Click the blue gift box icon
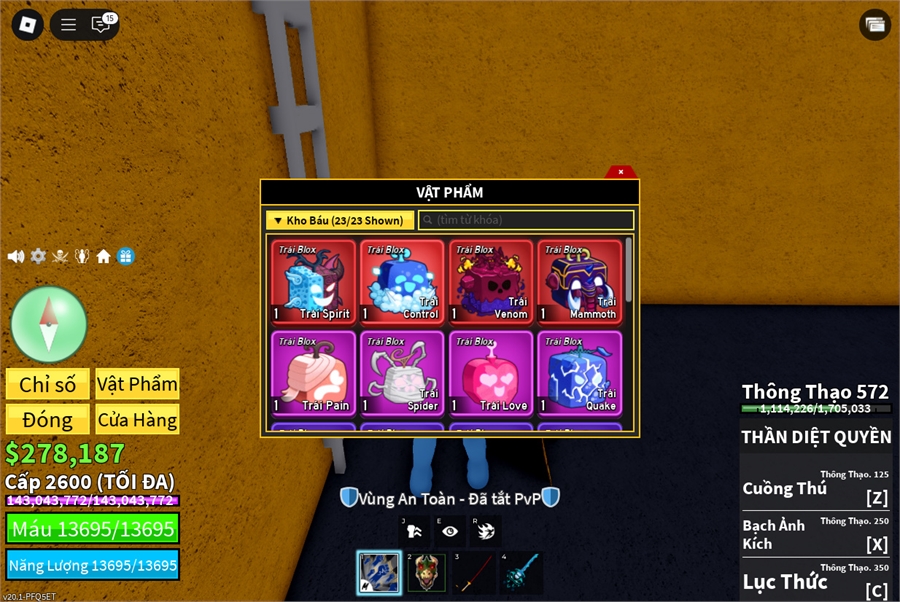The width and height of the screenshot is (900, 602). click(x=125, y=256)
